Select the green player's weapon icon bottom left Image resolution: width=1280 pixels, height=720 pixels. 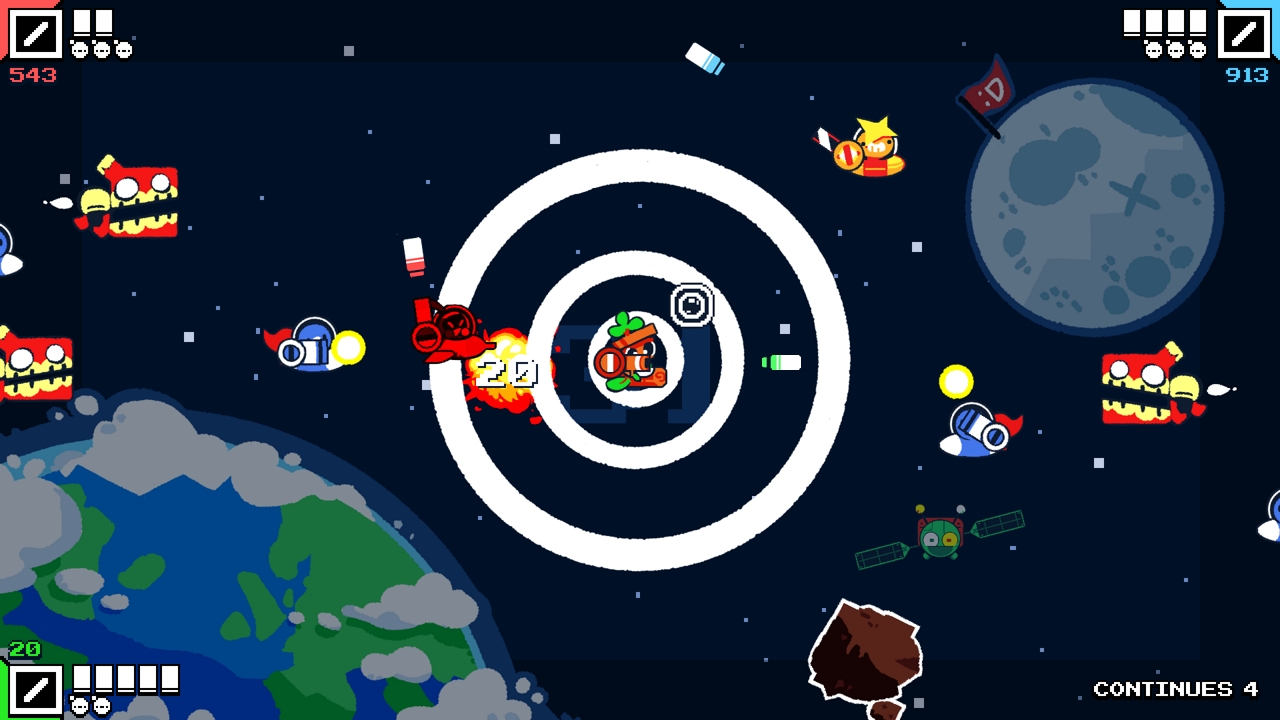(x=37, y=691)
